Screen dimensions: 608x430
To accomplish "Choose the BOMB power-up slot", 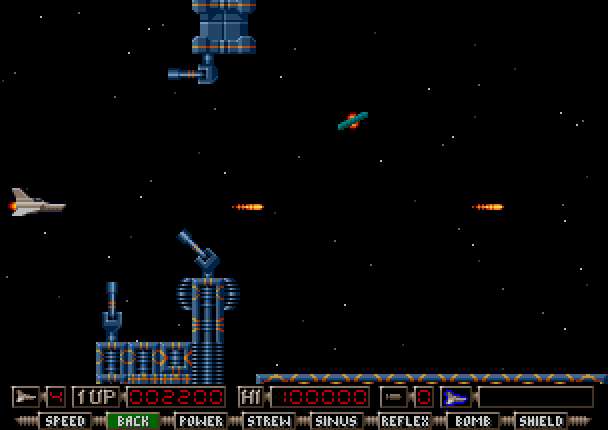I will point(473,421).
